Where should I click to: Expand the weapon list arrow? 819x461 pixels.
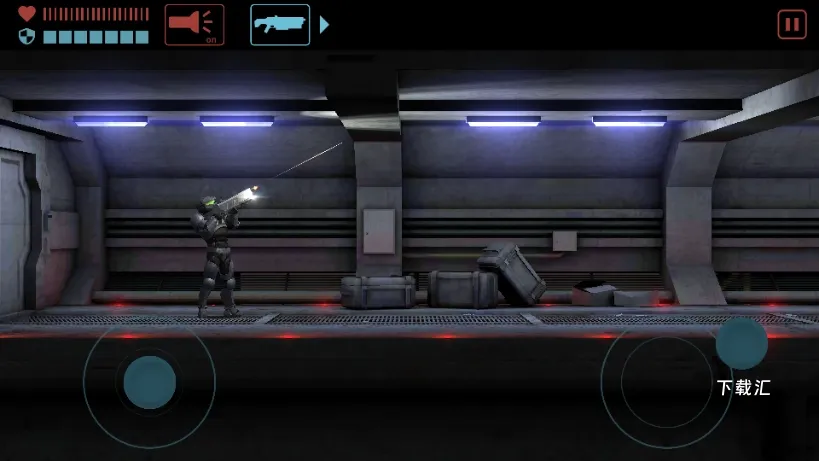point(324,25)
